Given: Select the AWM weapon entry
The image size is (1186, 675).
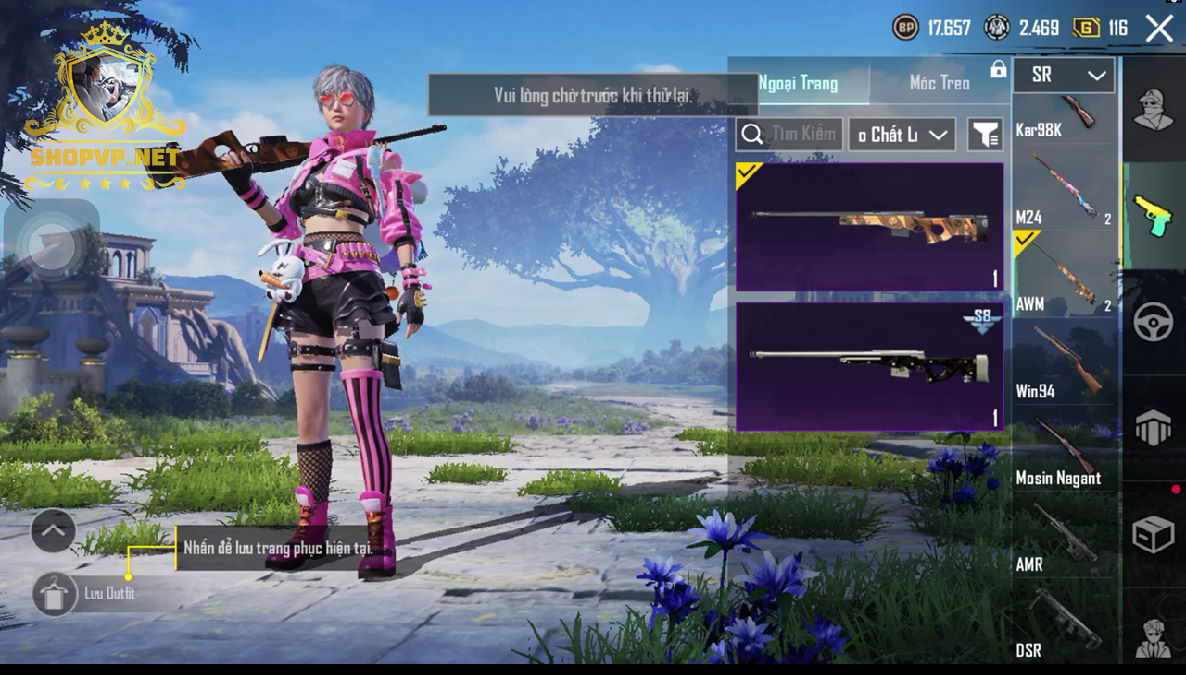Looking at the screenshot, I should (x=1064, y=275).
